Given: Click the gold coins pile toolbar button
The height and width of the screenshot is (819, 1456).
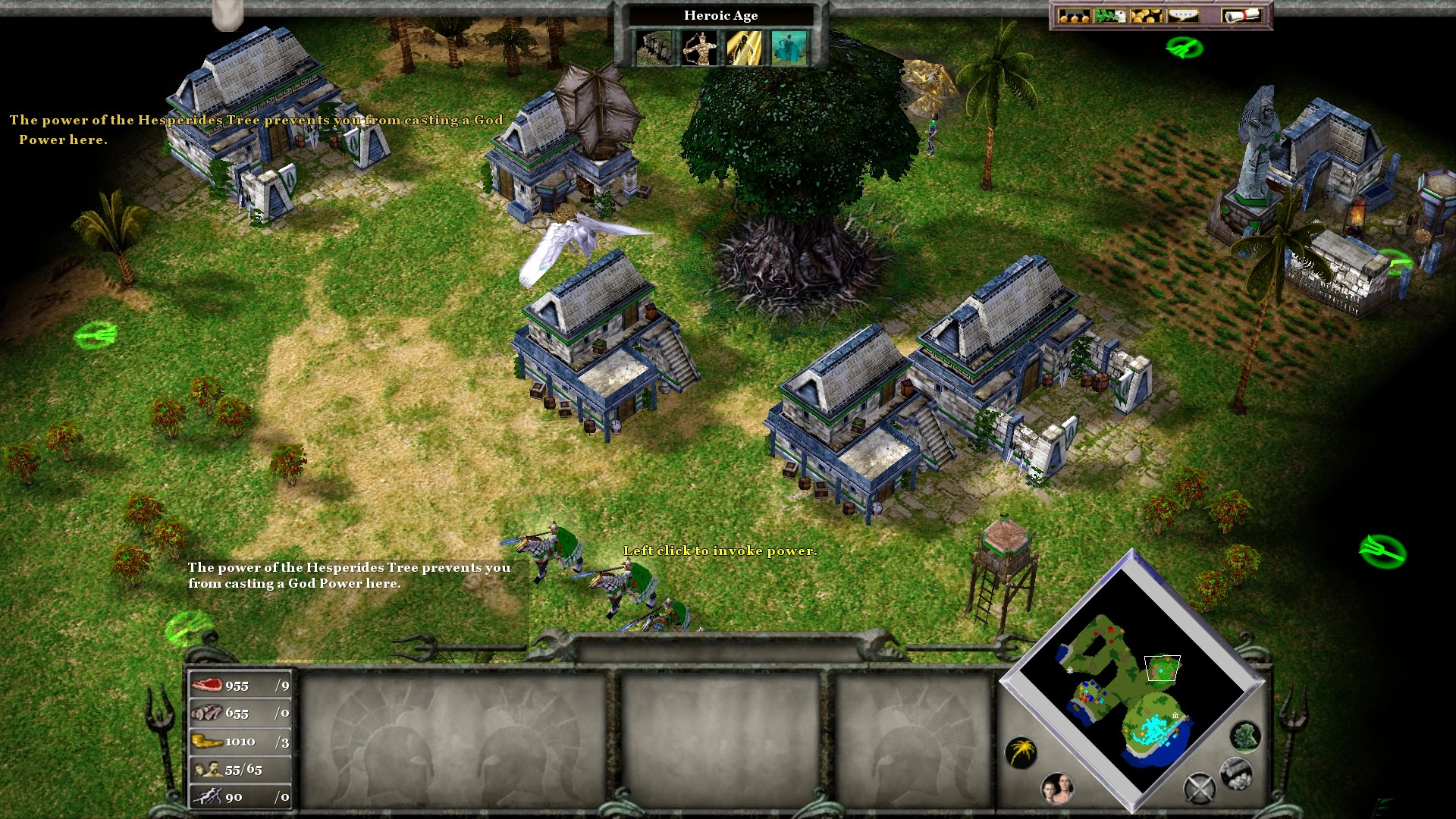Looking at the screenshot, I should pyautogui.click(x=1146, y=16).
